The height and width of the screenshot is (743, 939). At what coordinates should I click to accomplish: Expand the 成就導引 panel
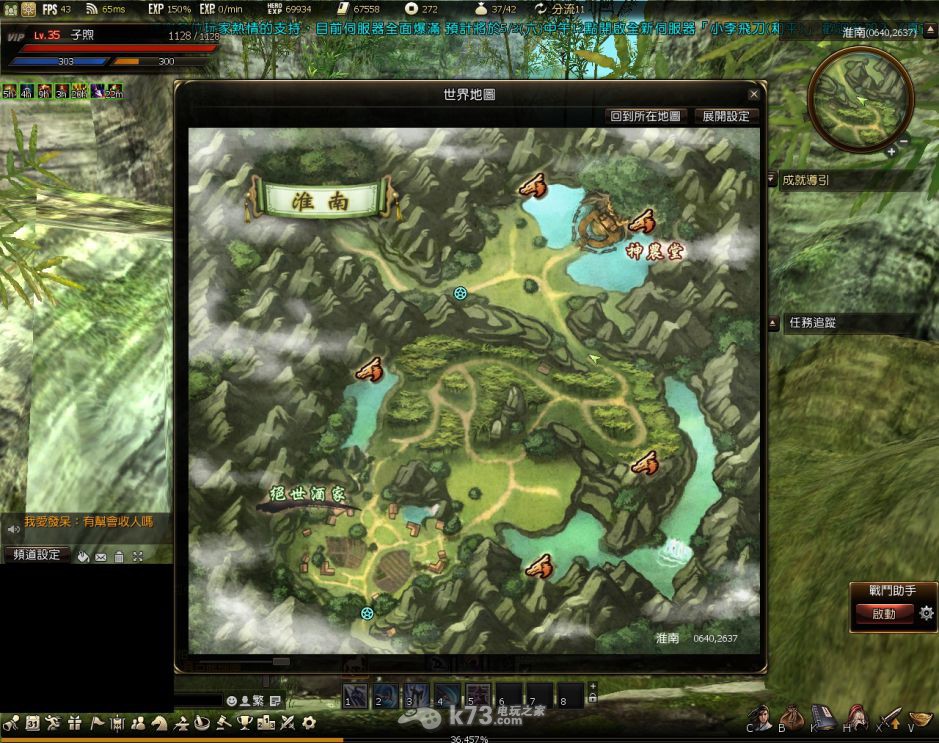(x=772, y=180)
